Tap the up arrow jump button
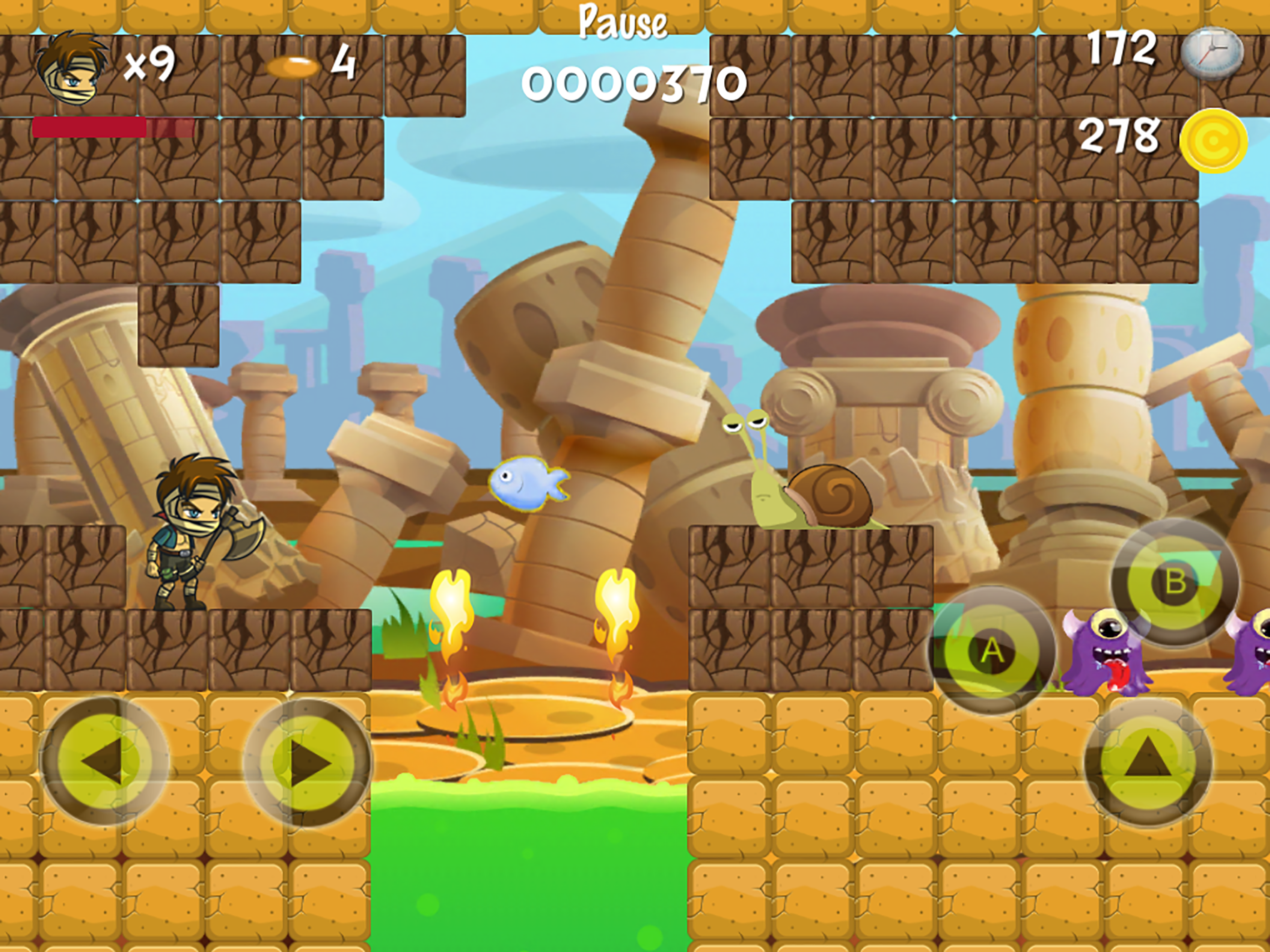 [1148, 762]
